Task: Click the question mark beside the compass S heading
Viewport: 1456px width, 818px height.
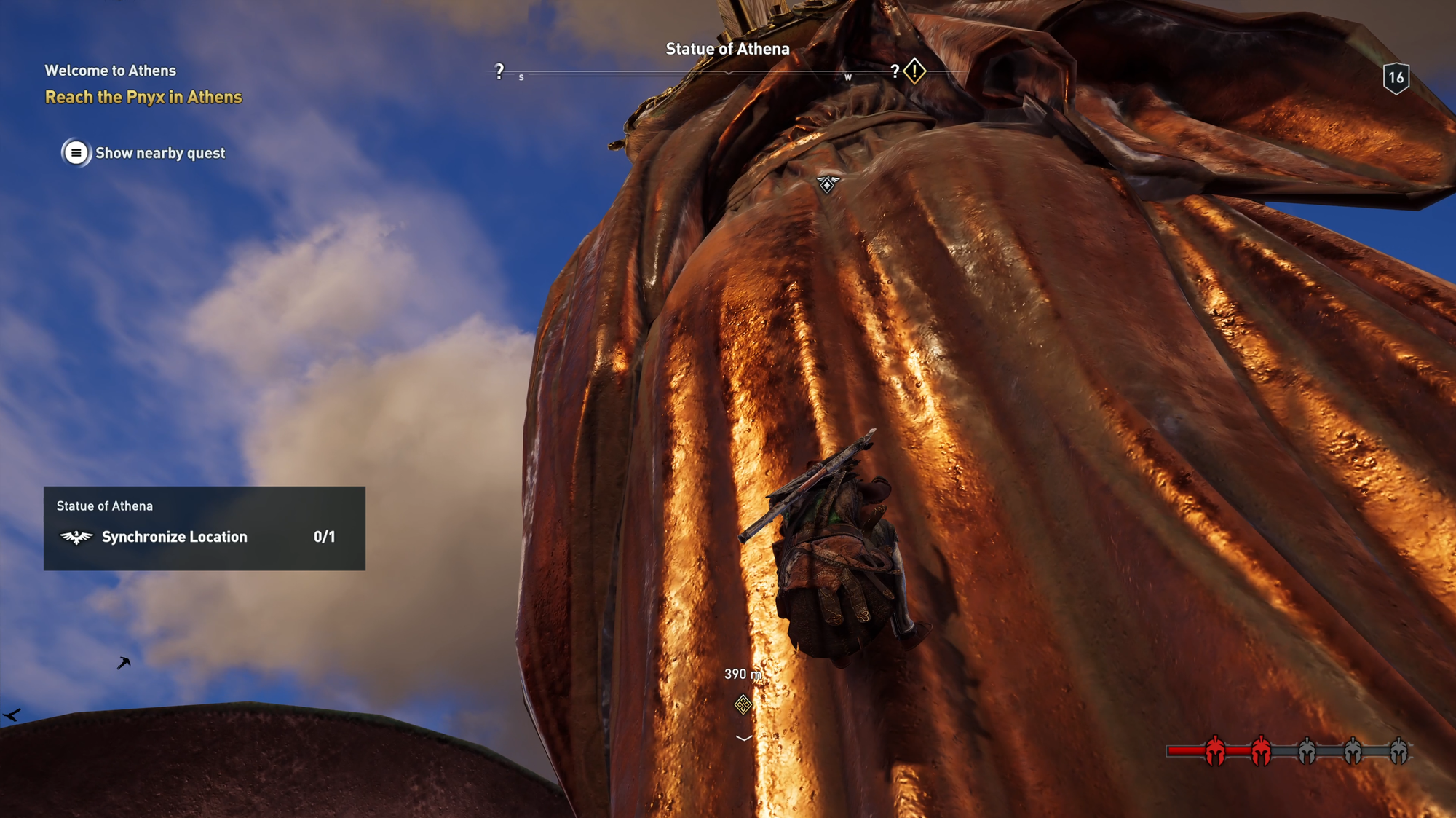Action: pos(499,71)
